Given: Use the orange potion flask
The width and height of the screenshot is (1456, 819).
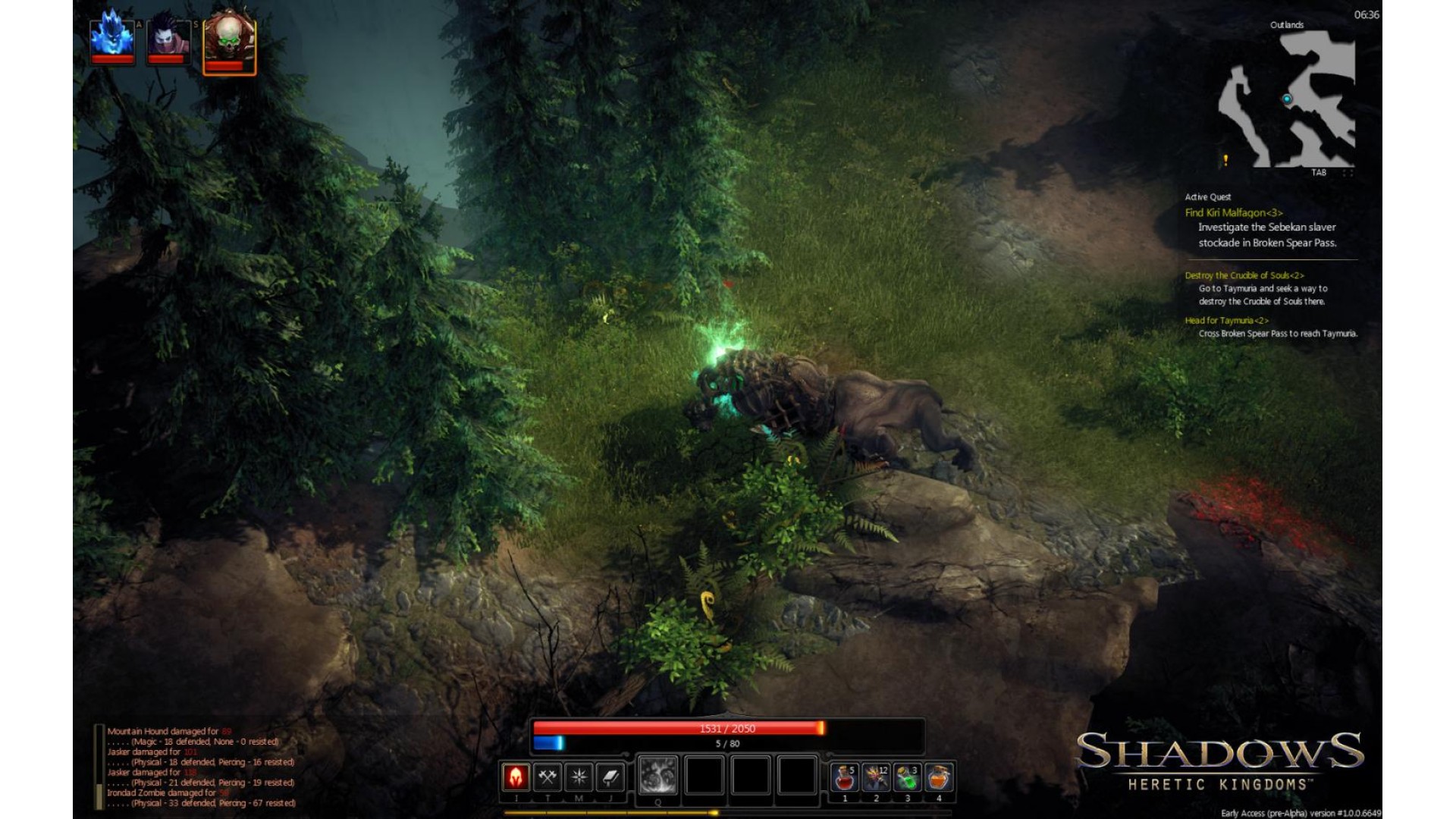Looking at the screenshot, I should point(939,777).
